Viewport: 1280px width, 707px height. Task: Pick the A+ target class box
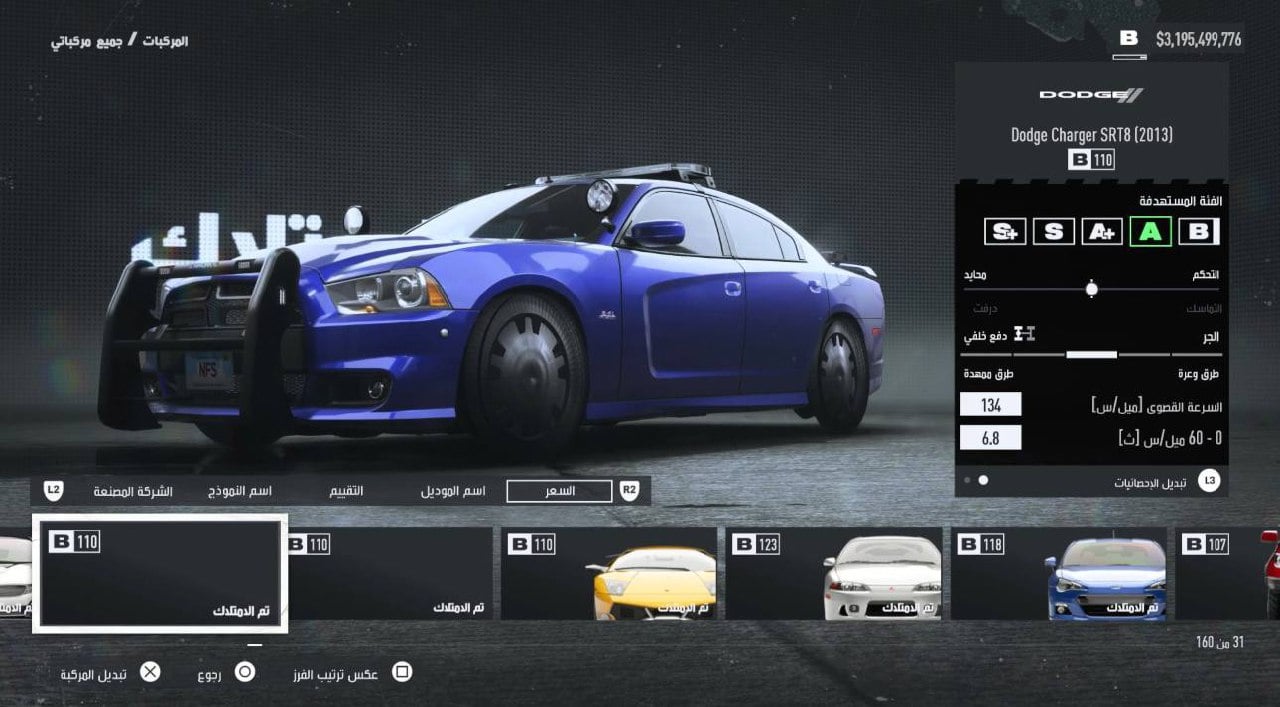[1102, 232]
